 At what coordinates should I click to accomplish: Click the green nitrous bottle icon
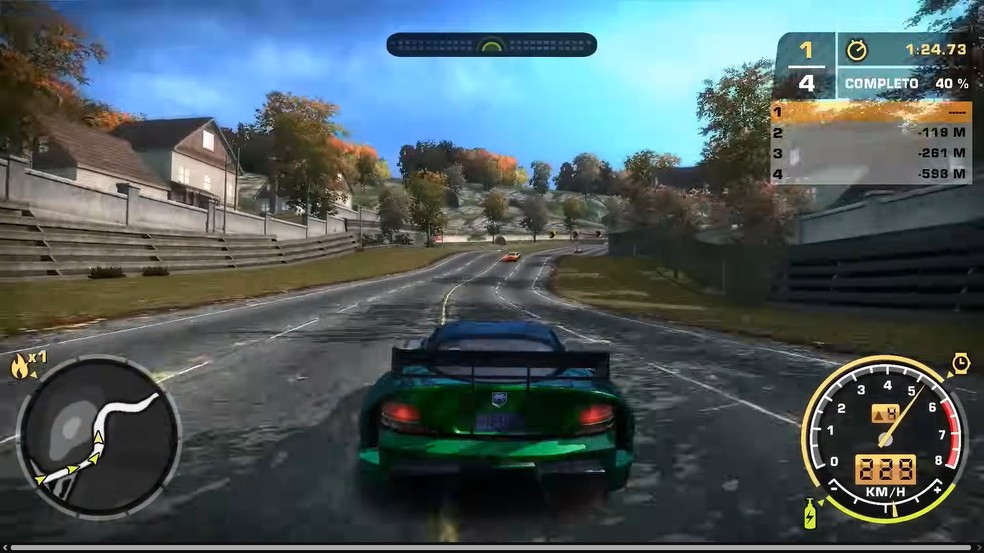810,514
